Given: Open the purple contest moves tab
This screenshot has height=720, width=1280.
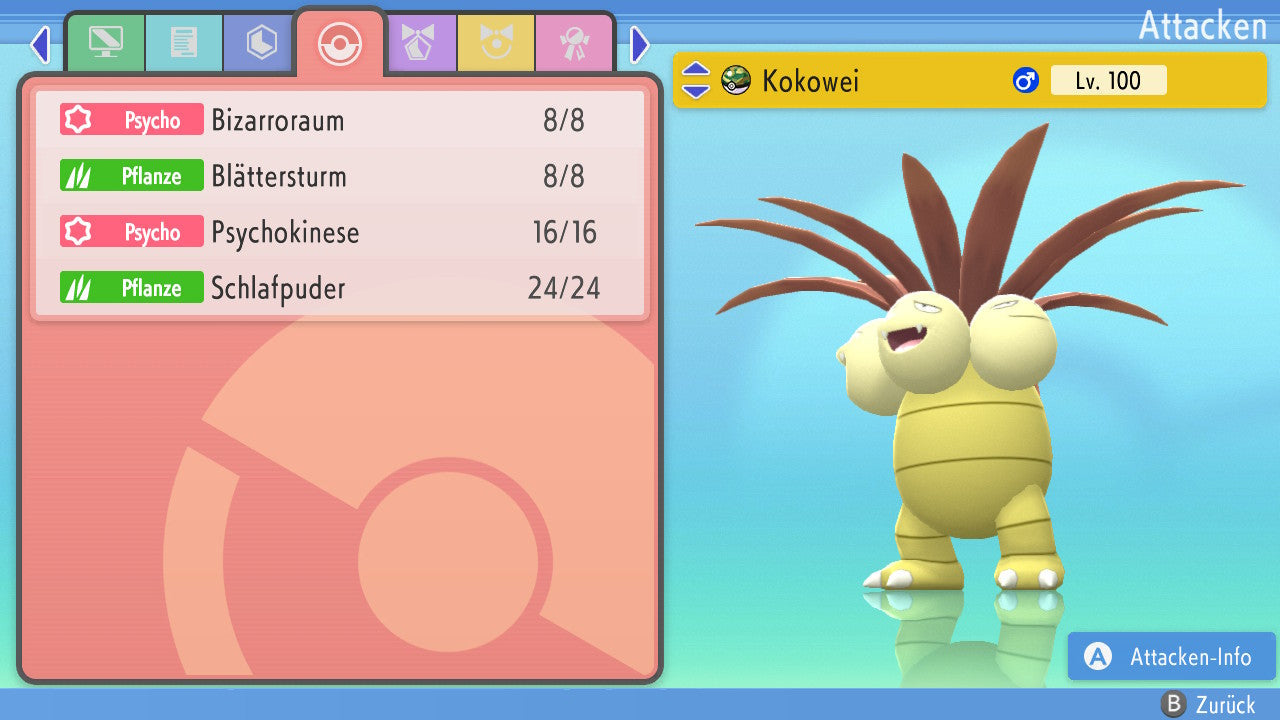Looking at the screenshot, I should [418, 43].
